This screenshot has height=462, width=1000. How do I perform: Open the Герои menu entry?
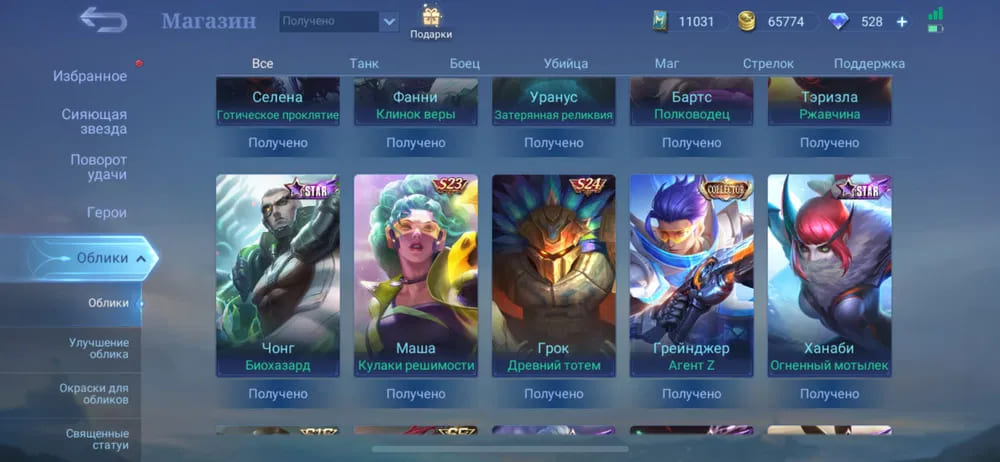pos(106,212)
